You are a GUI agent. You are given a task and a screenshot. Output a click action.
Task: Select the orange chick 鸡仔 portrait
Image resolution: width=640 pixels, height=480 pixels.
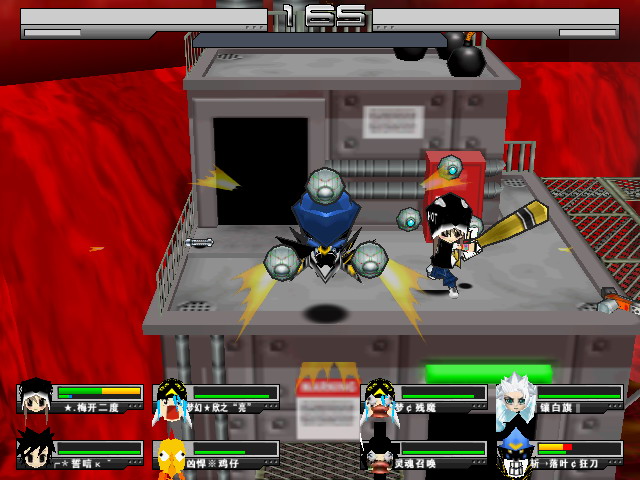(172, 452)
